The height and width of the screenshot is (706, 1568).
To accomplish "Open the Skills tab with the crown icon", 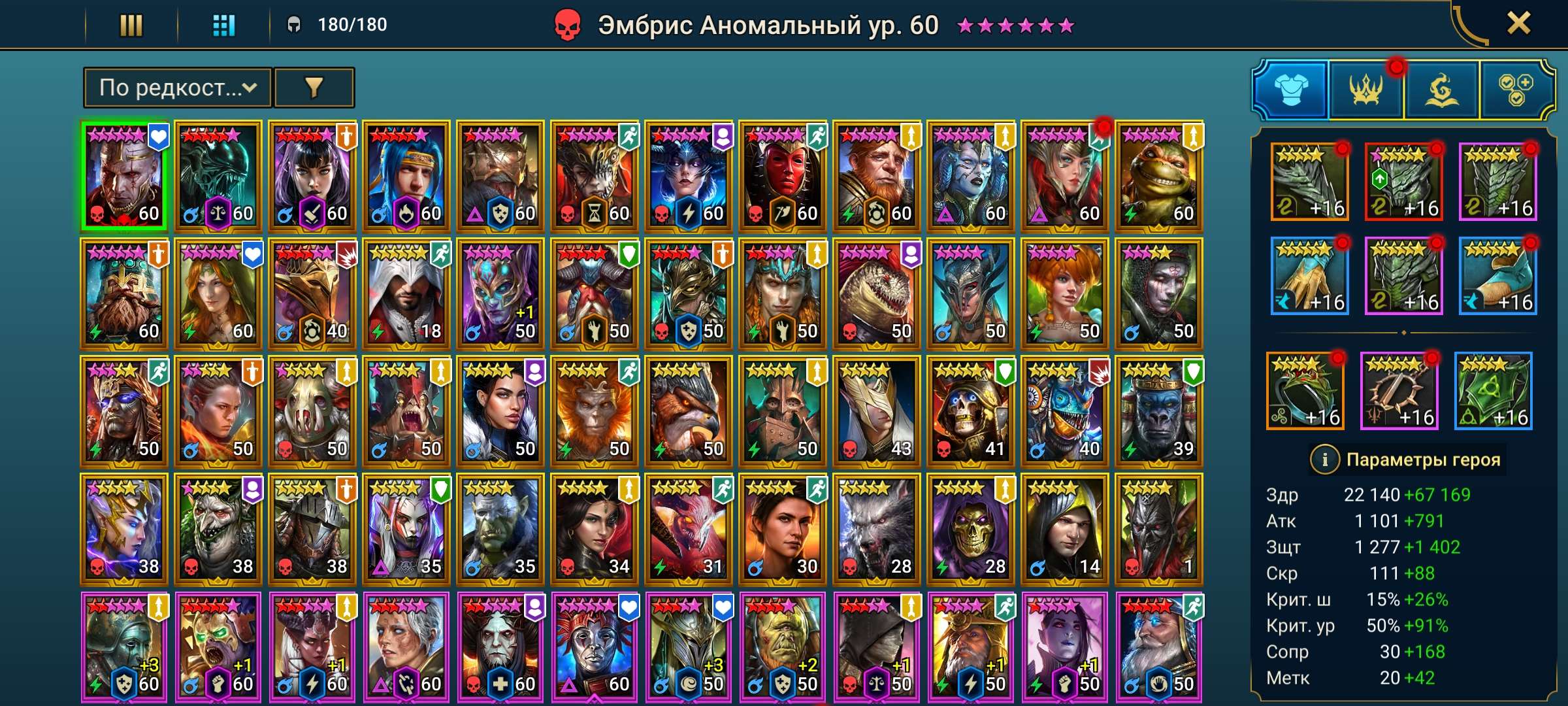I will click(x=1367, y=88).
